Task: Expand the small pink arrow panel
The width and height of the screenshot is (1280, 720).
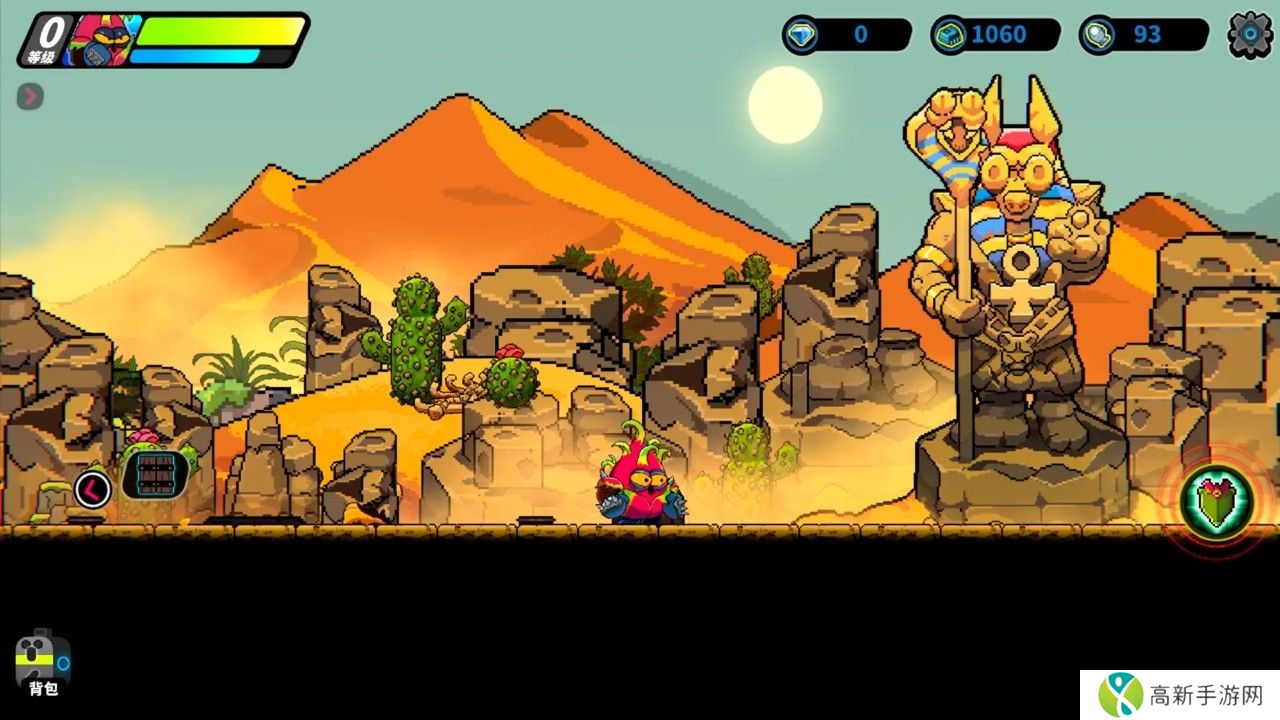Action: 30,96
